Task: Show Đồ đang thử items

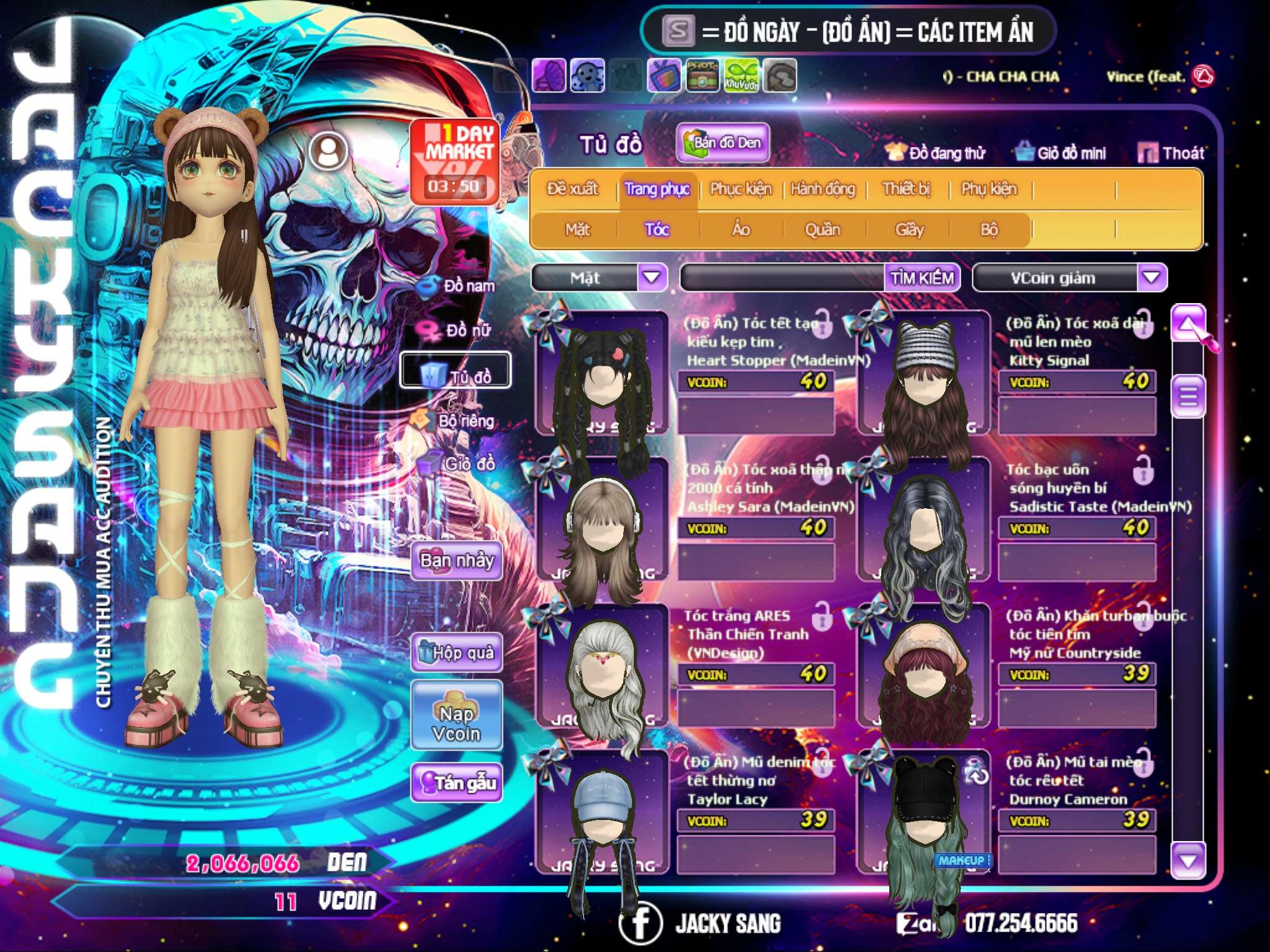Action: click(x=936, y=153)
